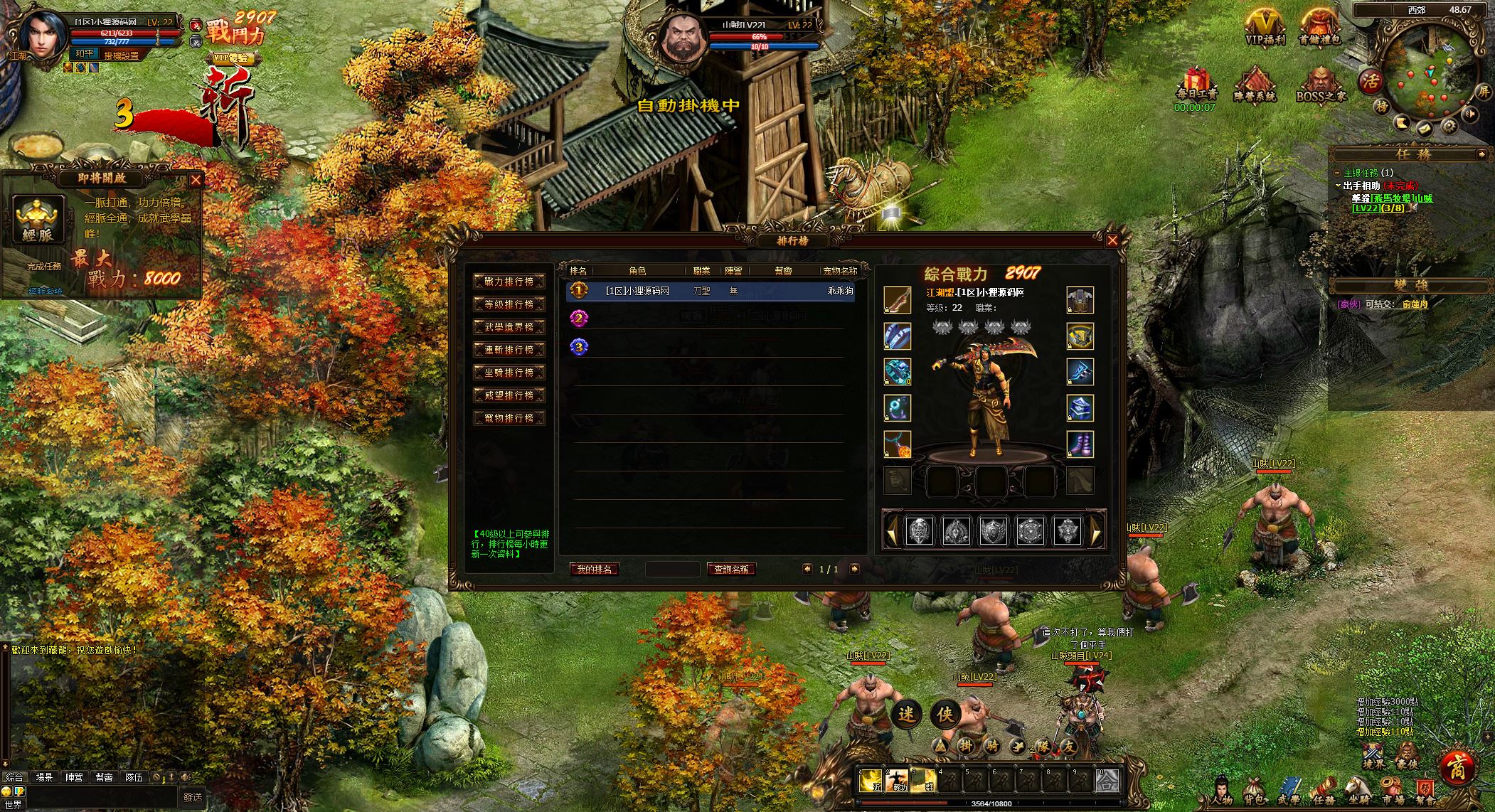Click the 我的排名 button

tap(595, 569)
